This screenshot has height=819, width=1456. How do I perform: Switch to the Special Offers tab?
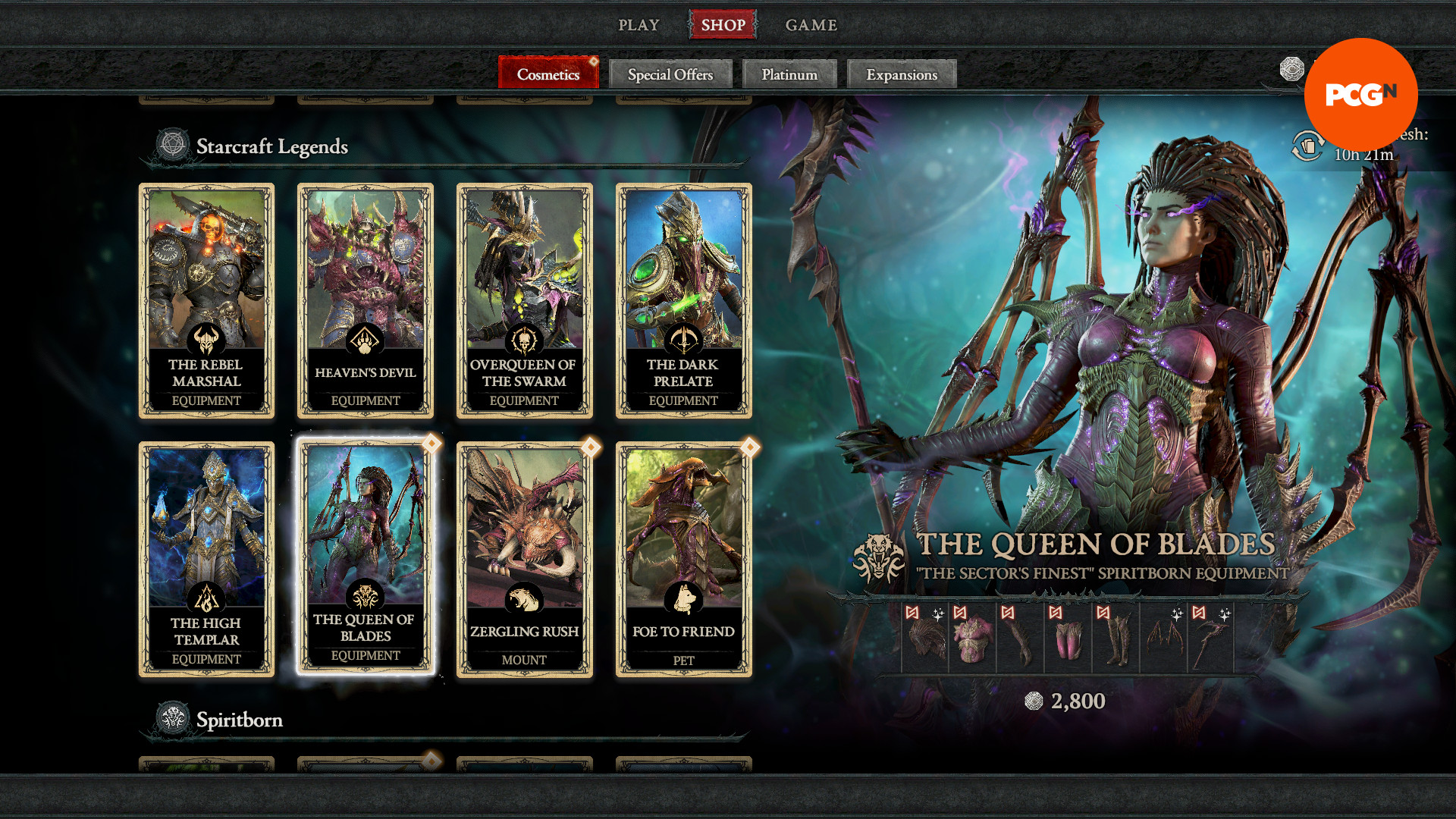[670, 74]
